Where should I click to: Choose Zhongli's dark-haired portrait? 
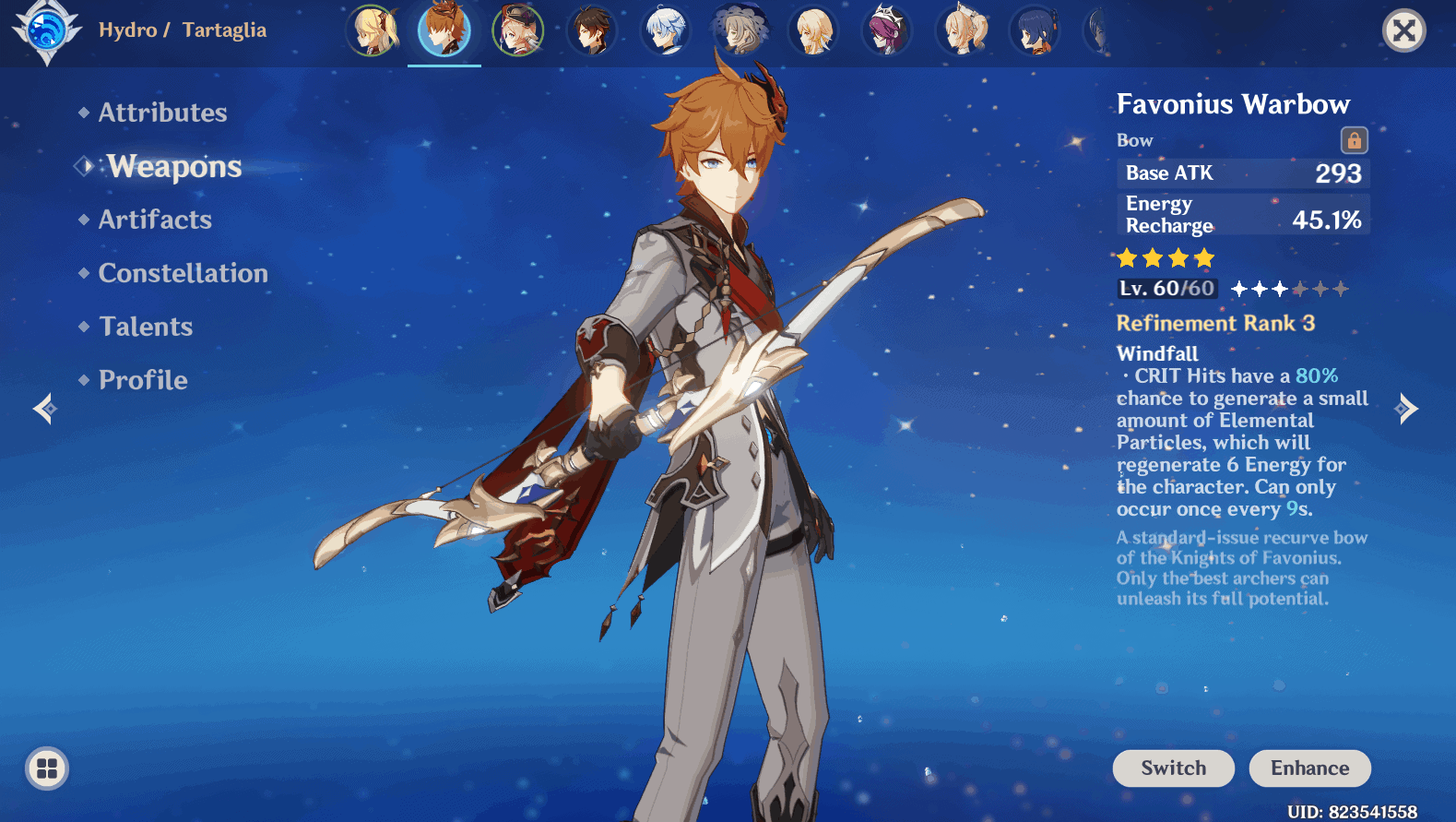pos(592,30)
